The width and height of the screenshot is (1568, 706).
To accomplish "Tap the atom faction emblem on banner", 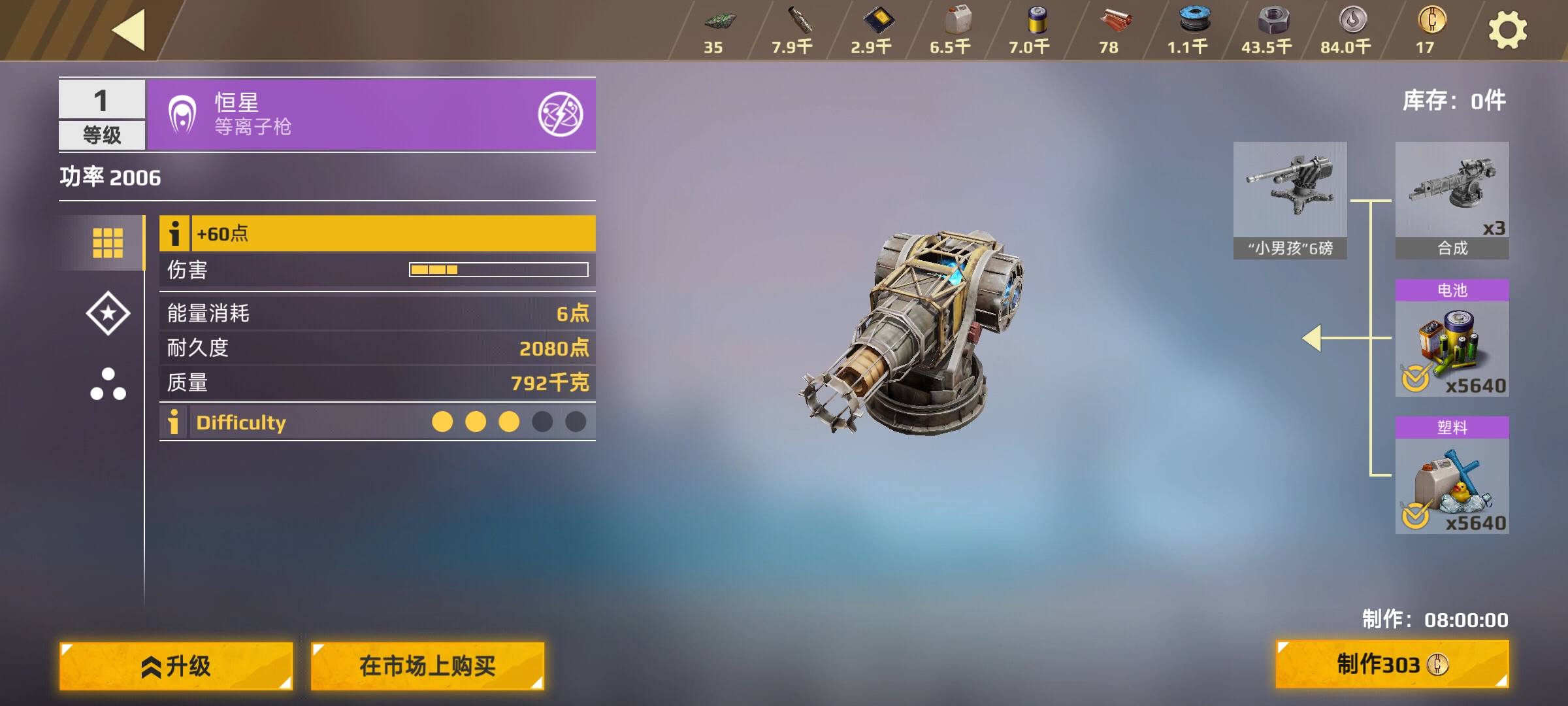I will click(x=560, y=114).
